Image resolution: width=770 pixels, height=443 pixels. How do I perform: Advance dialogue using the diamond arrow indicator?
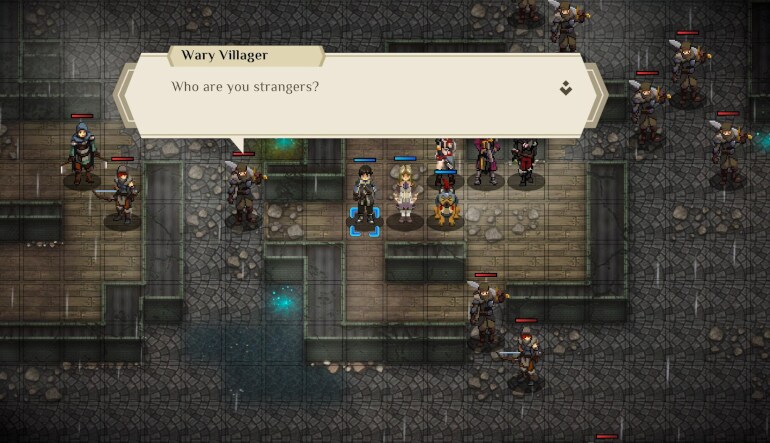click(566, 88)
